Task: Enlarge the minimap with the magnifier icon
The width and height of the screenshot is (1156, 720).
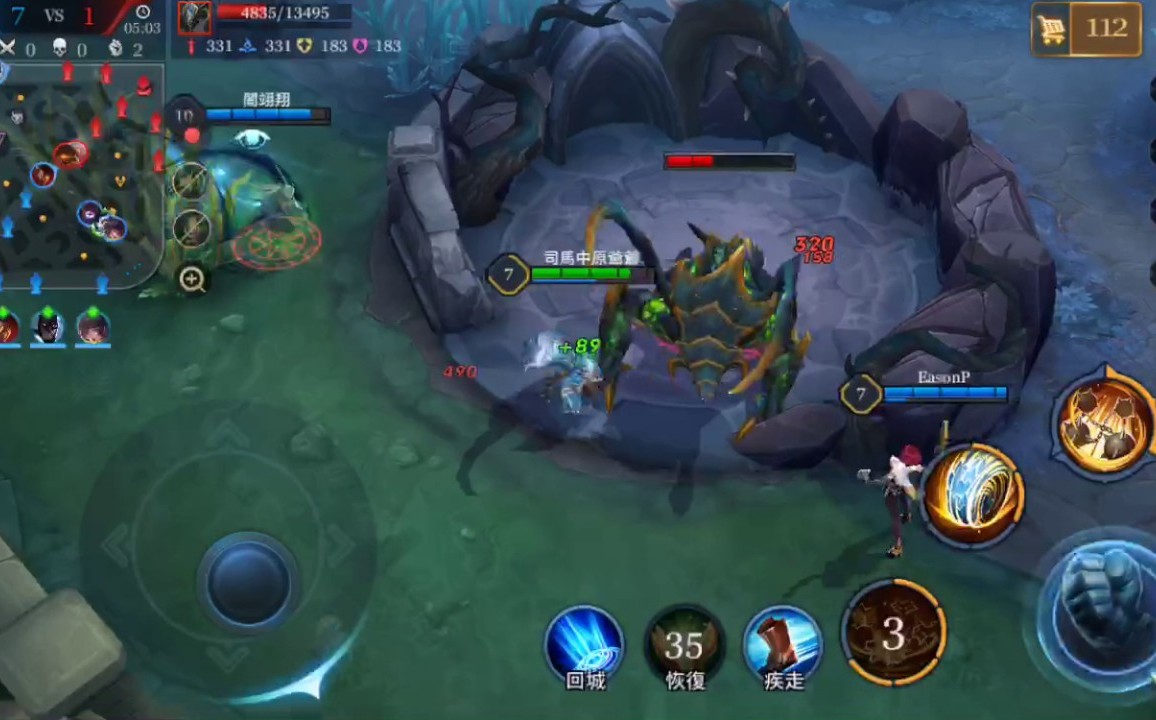Action: (x=192, y=279)
